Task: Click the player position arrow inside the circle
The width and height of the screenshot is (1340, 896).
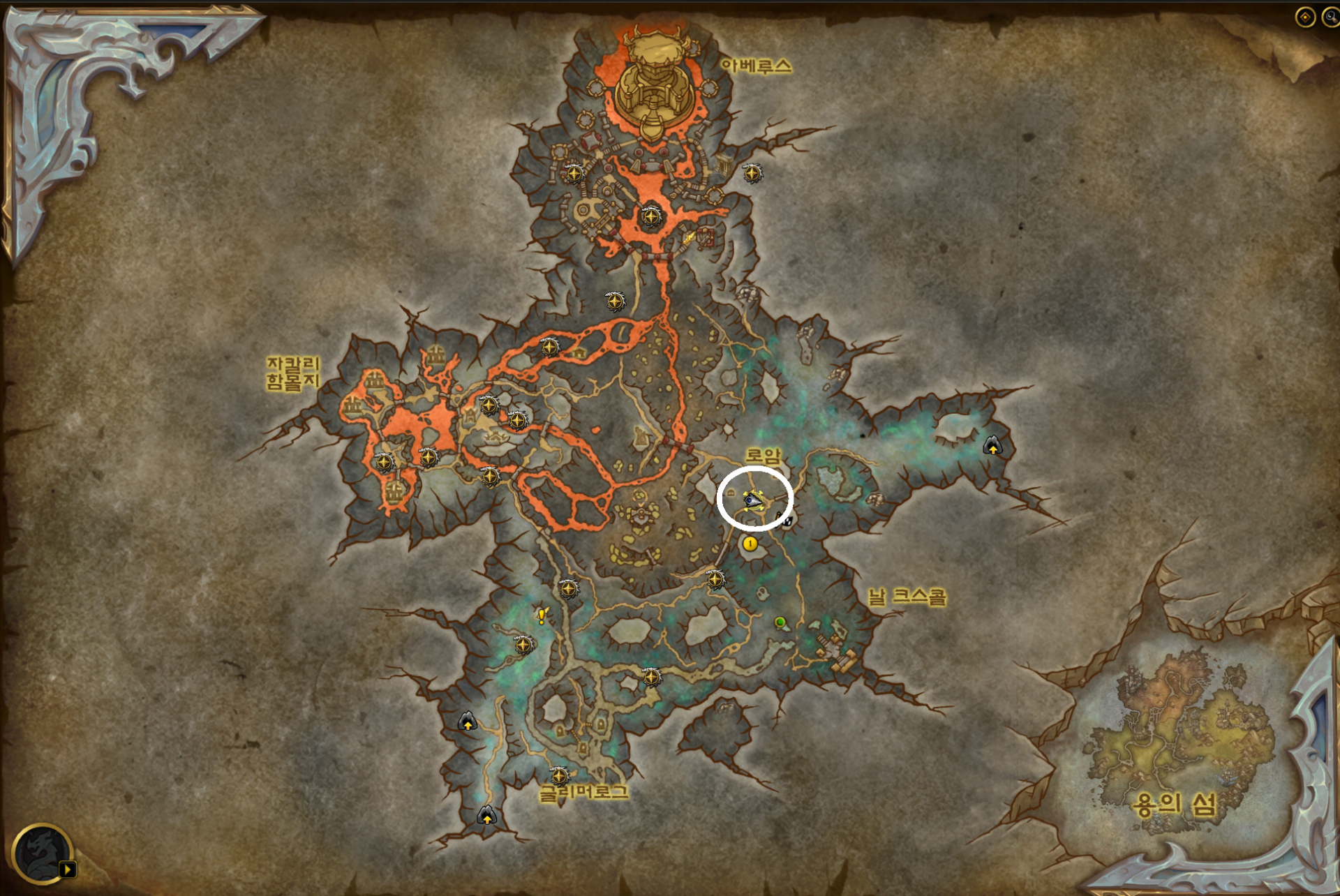Action: [x=752, y=500]
